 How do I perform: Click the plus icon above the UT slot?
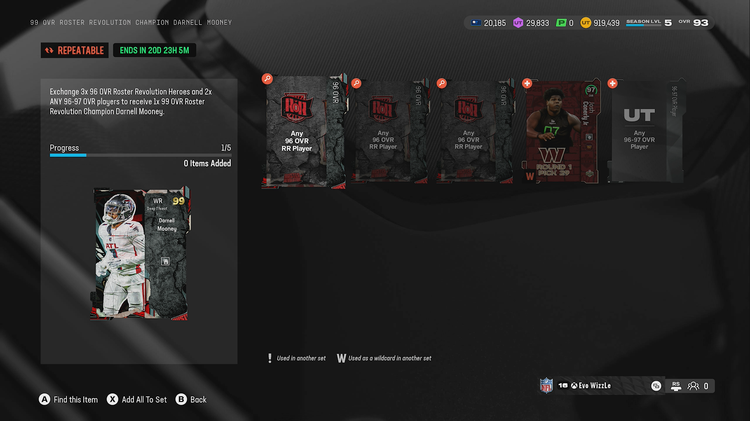(x=612, y=83)
